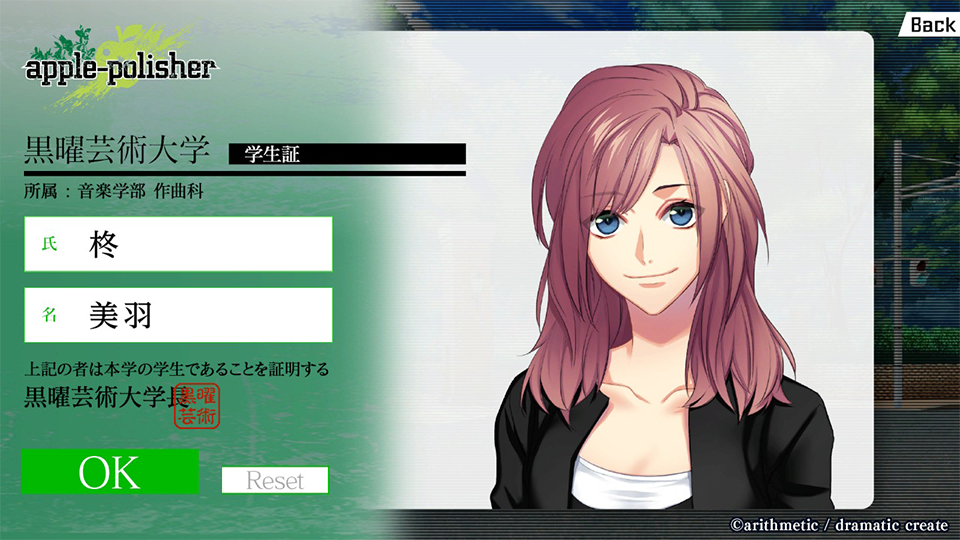960x540 pixels.
Task: Confirm the name with the green OK button
Action: 110,472
